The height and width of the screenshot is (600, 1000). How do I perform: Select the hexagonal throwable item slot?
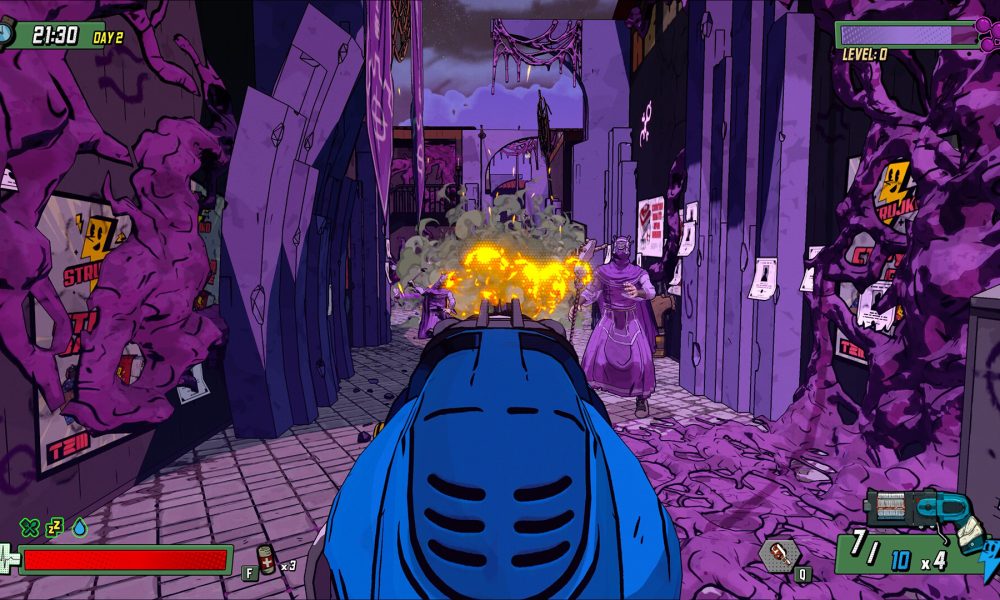pos(778,553)
